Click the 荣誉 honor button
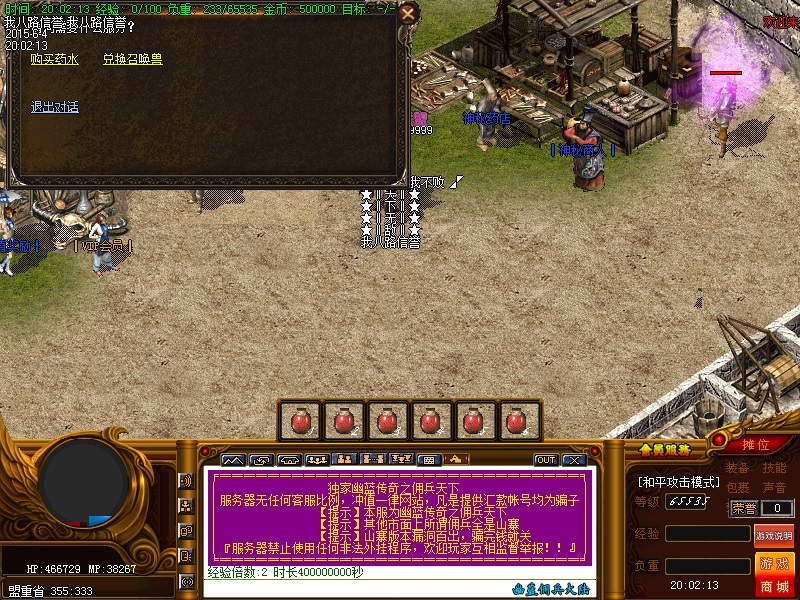800x600 pixels. pyautogui.click(x=743, y=508)
